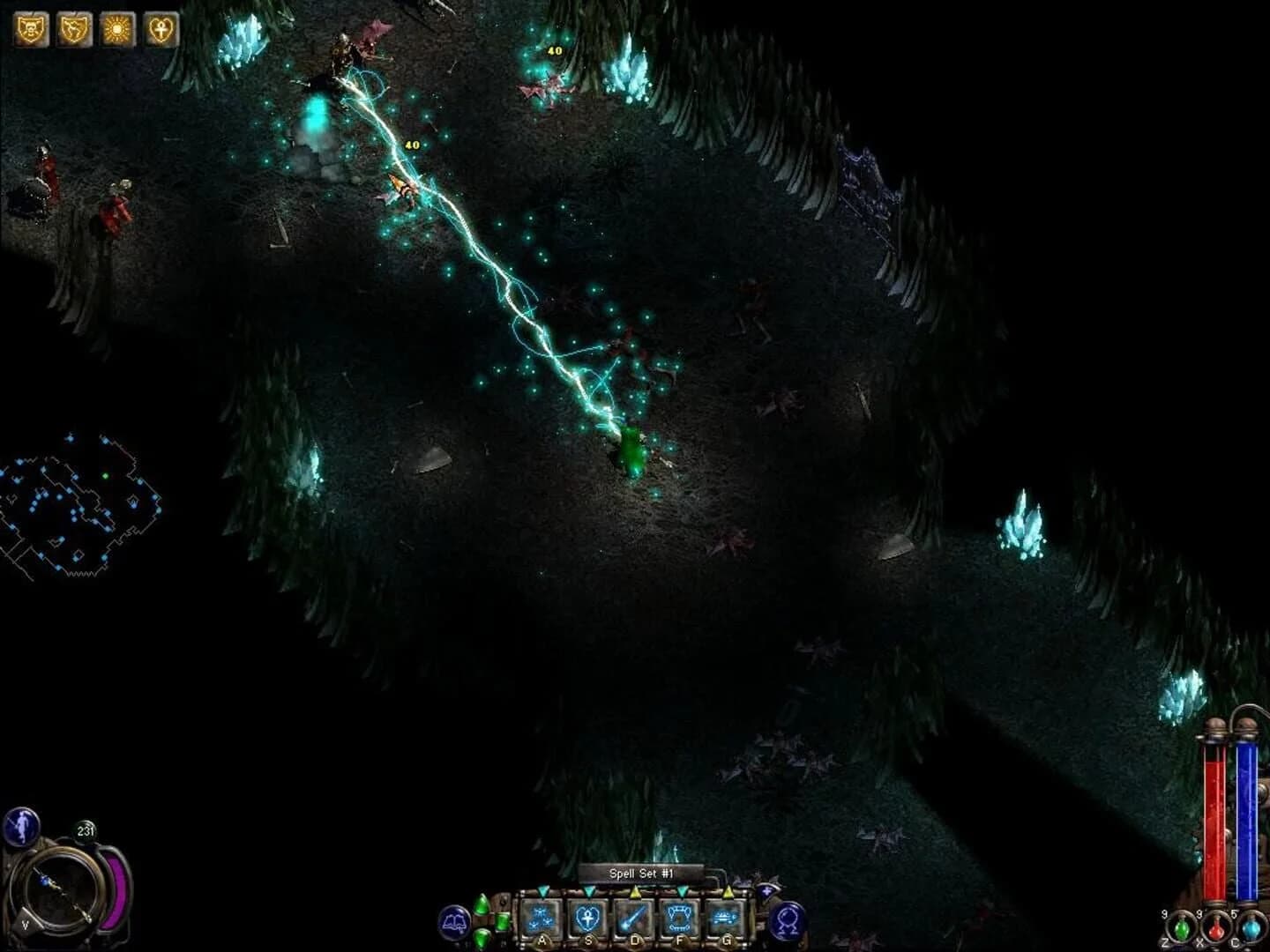Click the yellow up arrow above slot D
This screenshot has height=952, width=1270.
[635, 892]
